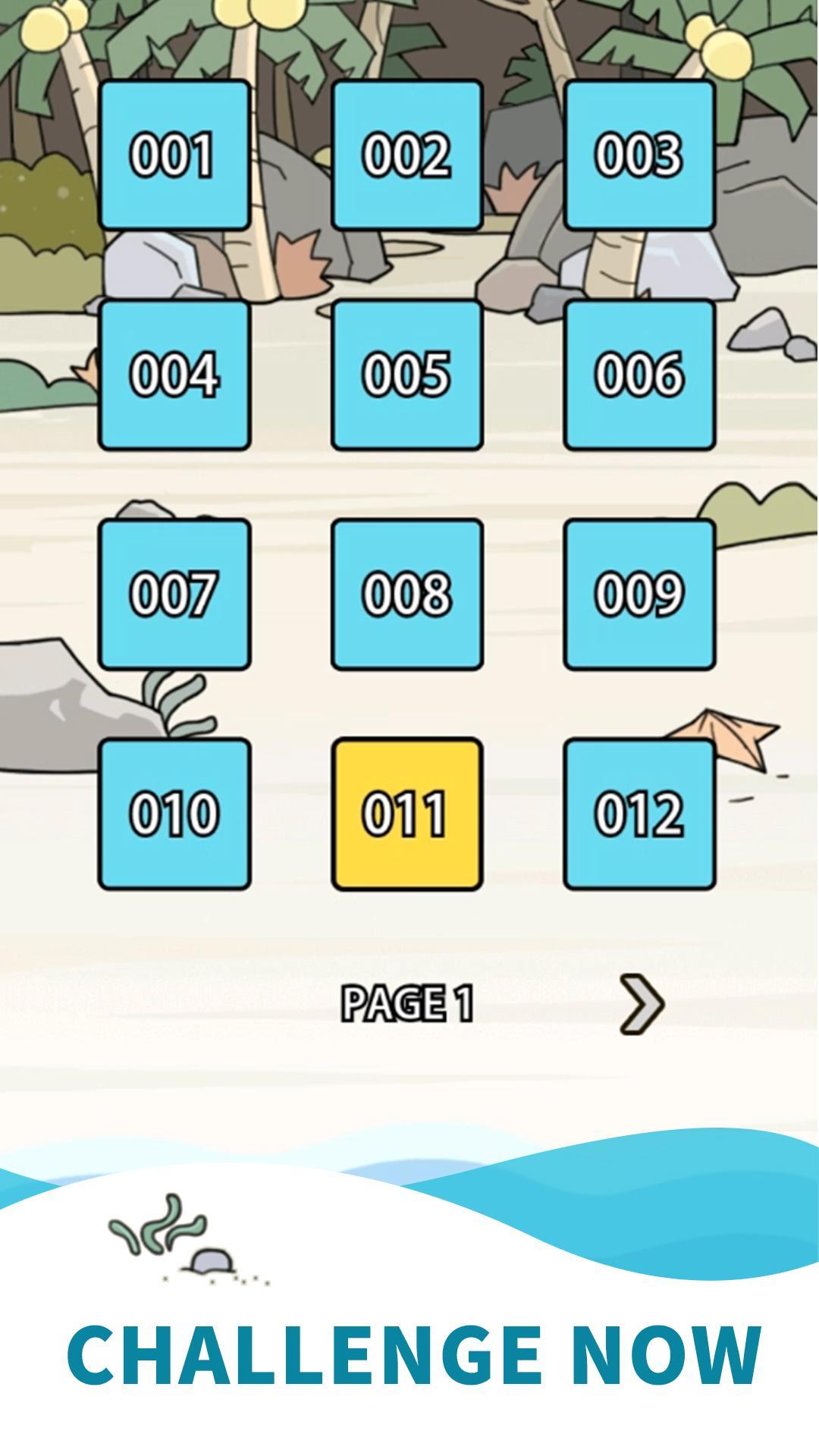This screenshot has width=819, height=1456.
Task: Pick level 005 tile
Action: pyautogui.click(x=407, y=375)
